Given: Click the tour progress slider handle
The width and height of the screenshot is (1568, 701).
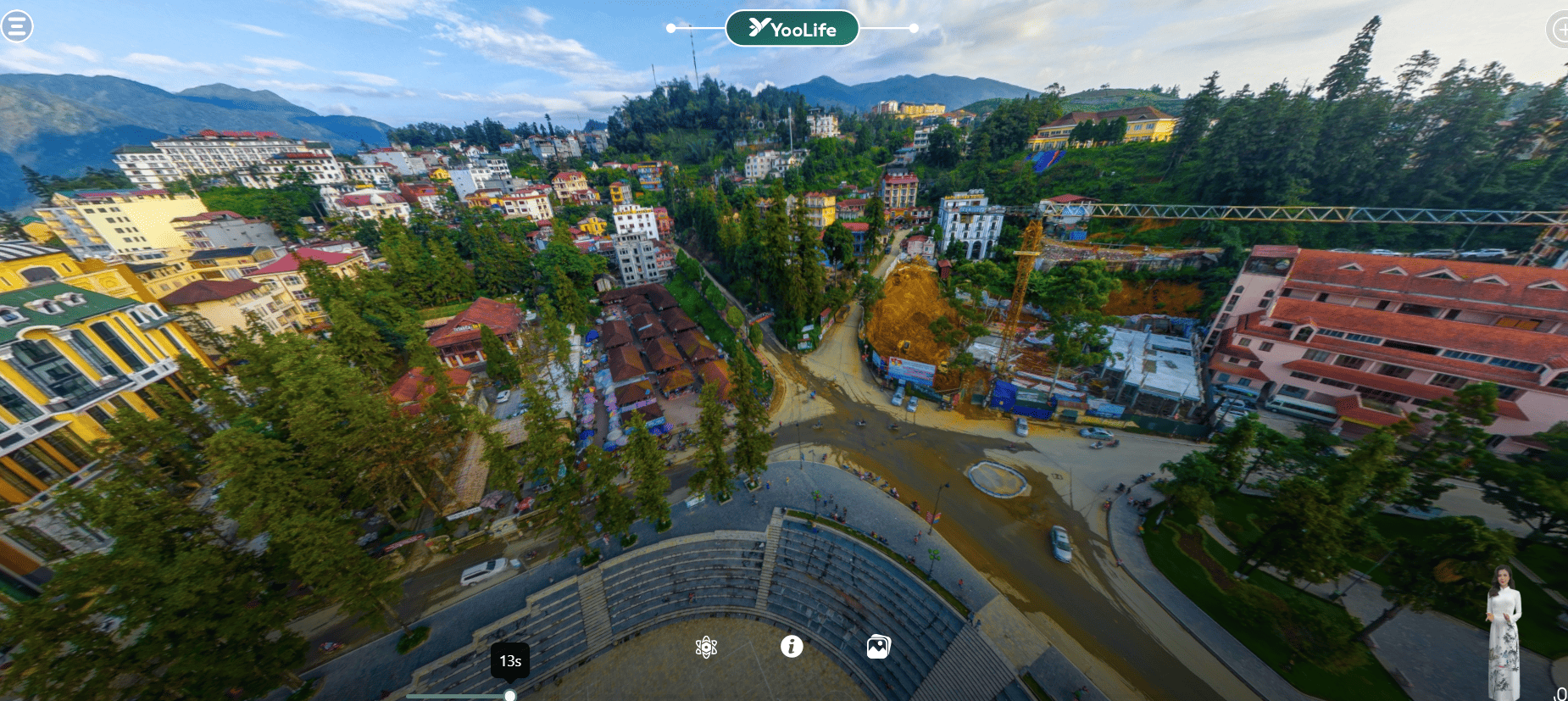Looking at the screenshot, I should point(510,696).
